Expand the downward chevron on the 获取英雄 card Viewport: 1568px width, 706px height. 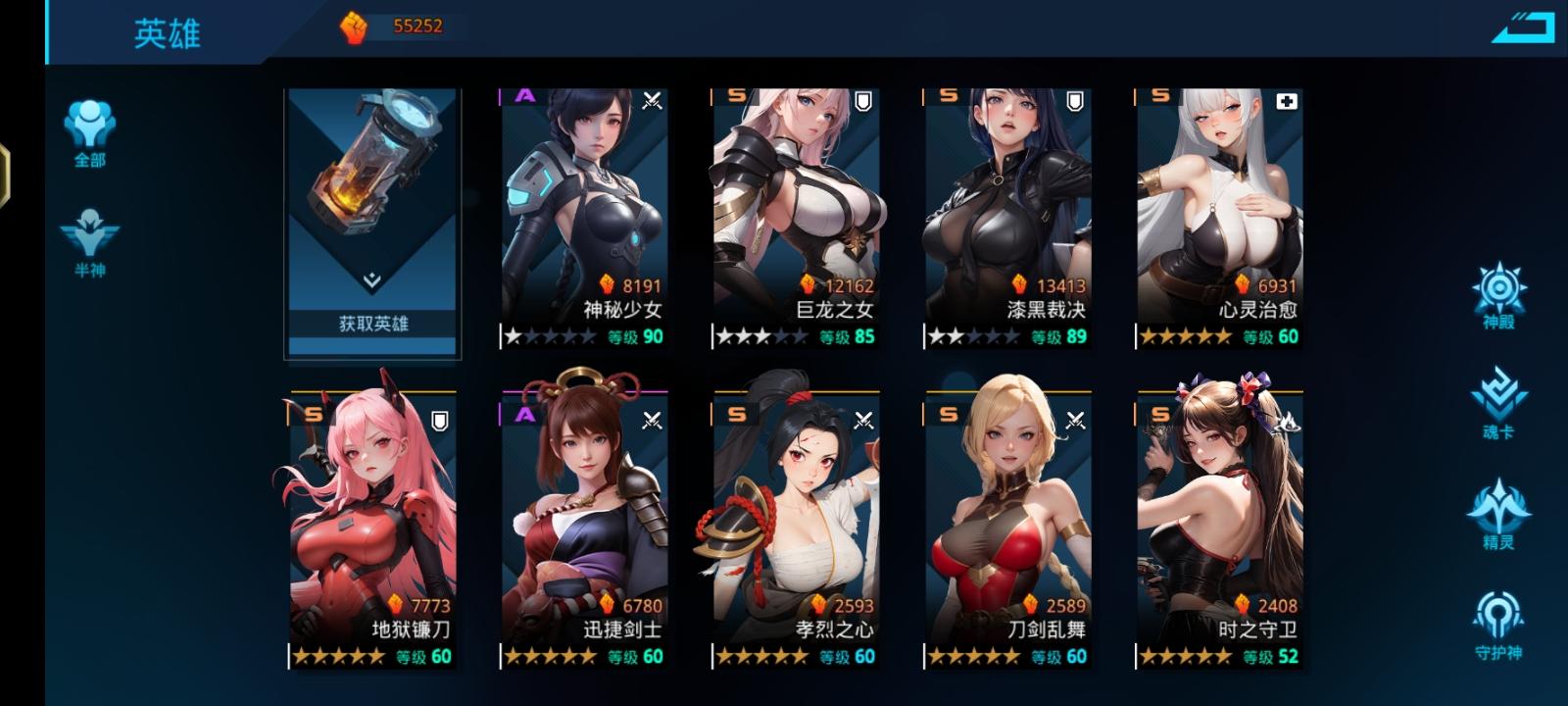point(372,278)
